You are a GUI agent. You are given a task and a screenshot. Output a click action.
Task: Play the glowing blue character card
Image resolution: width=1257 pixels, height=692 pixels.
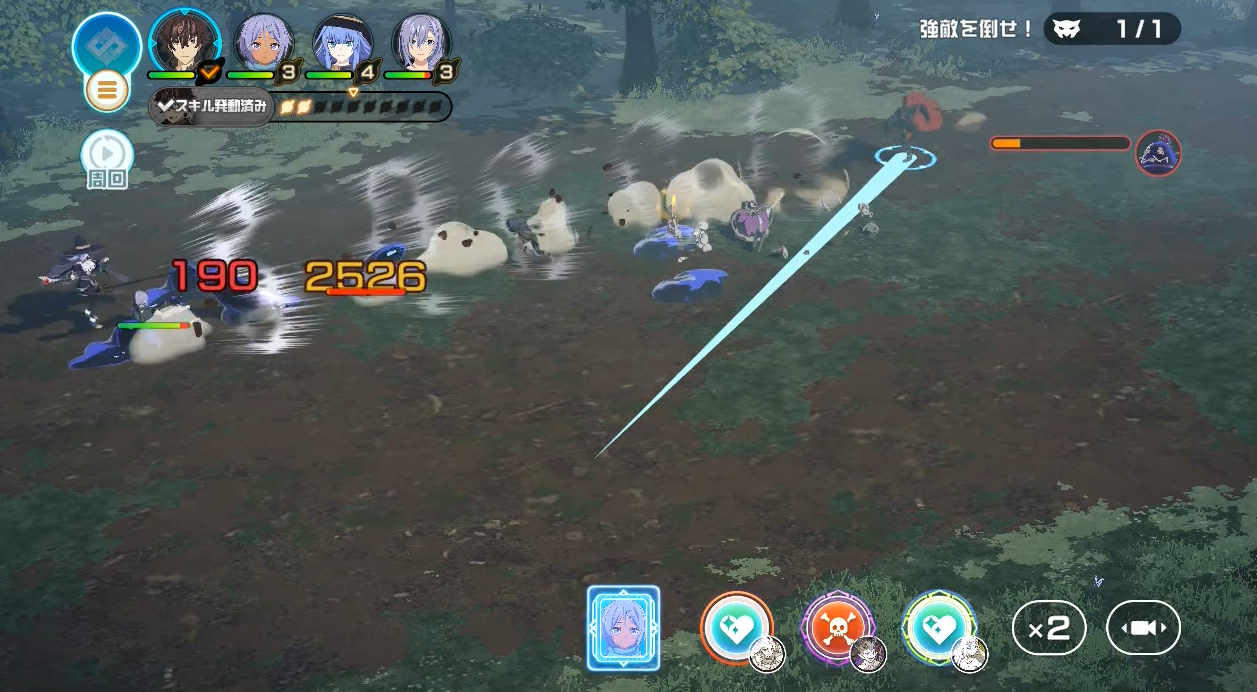[623, 628]
